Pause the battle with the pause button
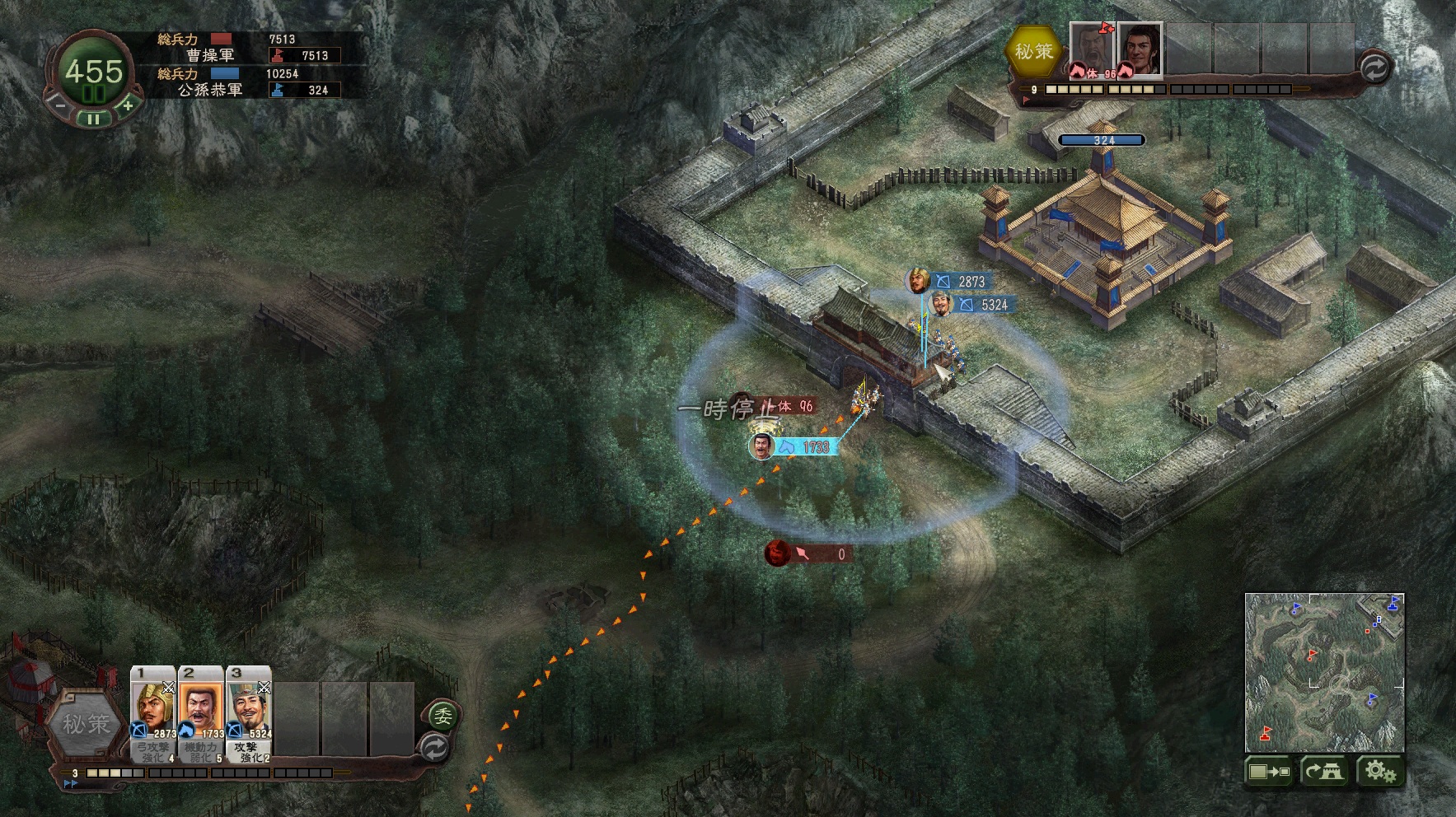This screenshot has width=1456, height=817. (x=93, y=119)
